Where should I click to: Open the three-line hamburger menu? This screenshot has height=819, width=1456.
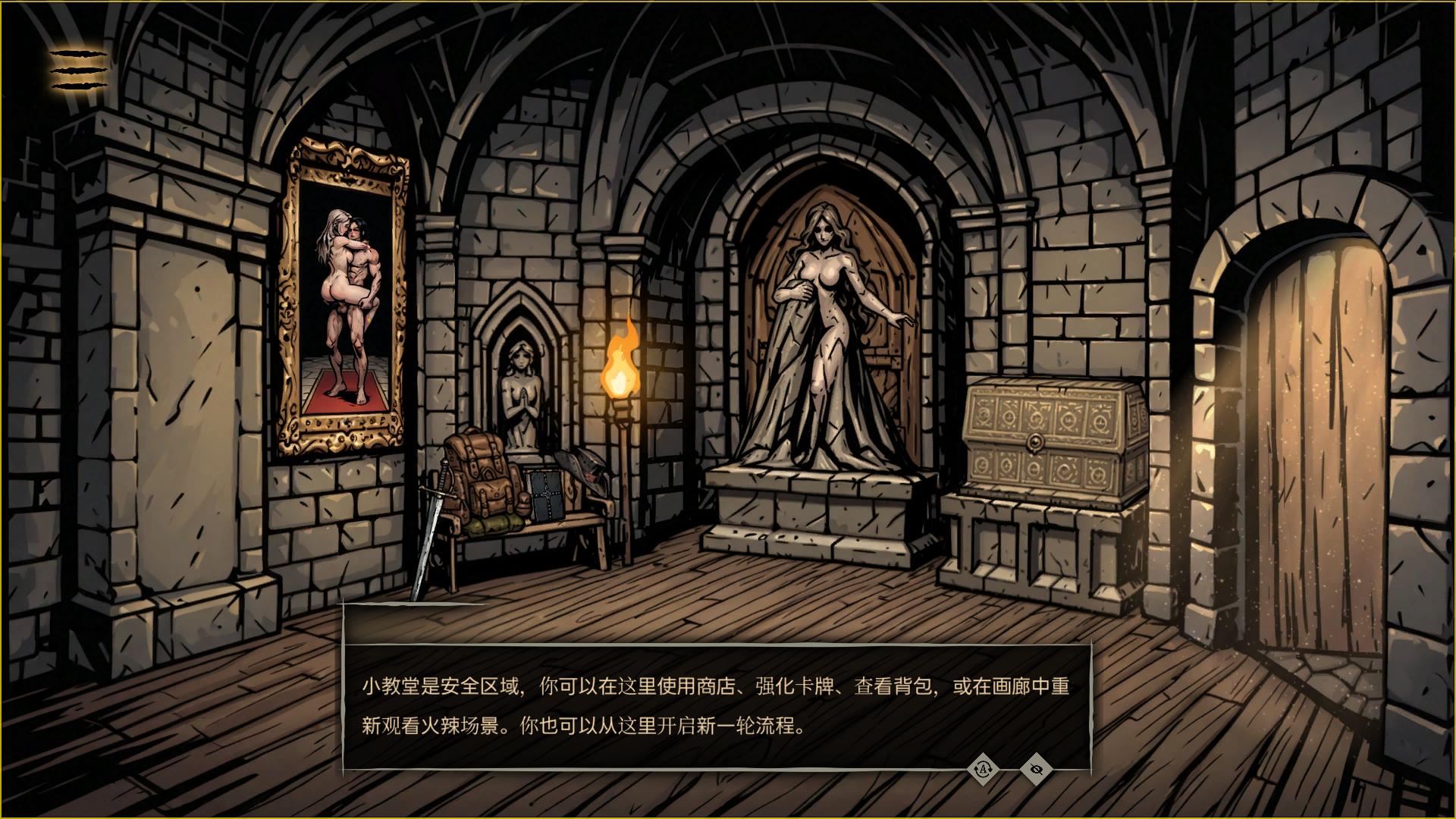79,70
